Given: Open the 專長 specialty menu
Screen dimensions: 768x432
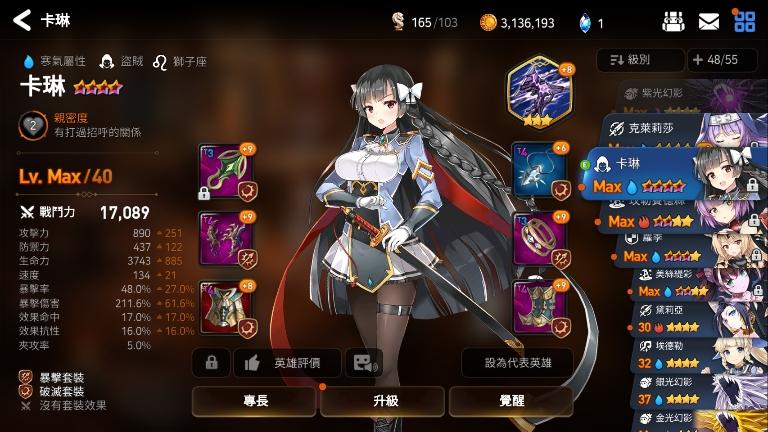Looking at the screenshot, I should click(255, 401).
